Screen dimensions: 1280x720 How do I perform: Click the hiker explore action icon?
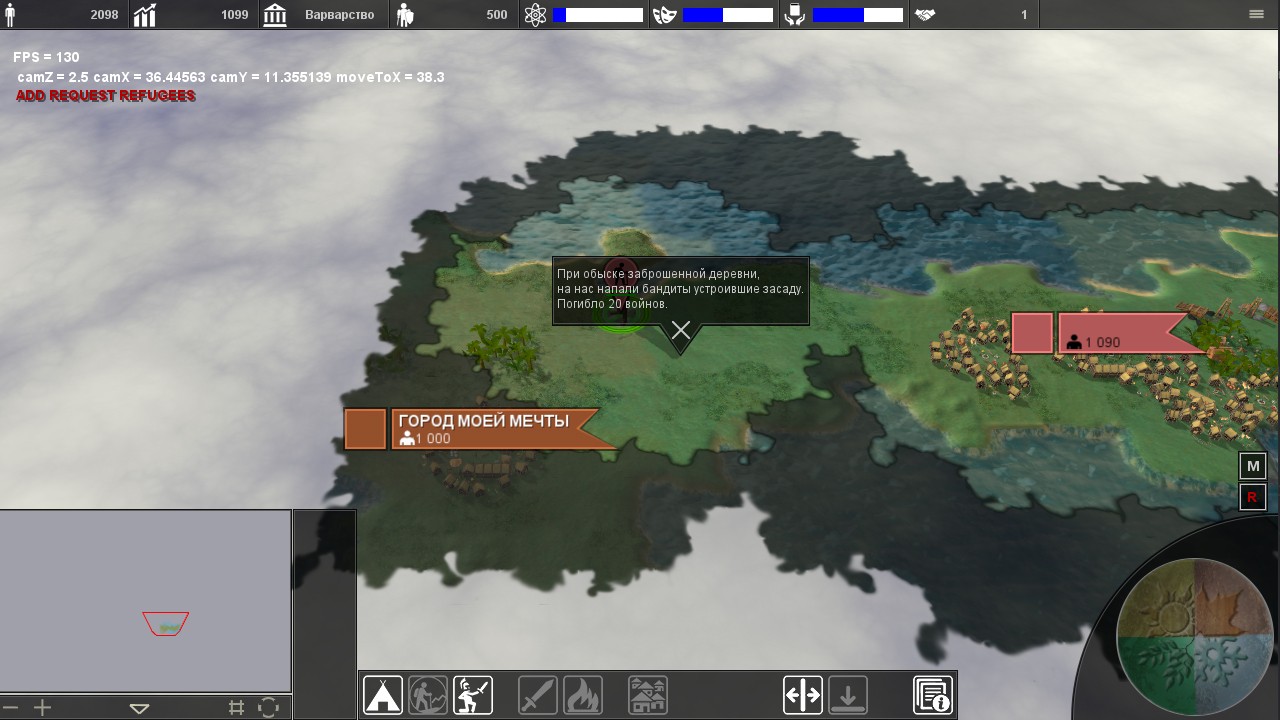[428, 695]
